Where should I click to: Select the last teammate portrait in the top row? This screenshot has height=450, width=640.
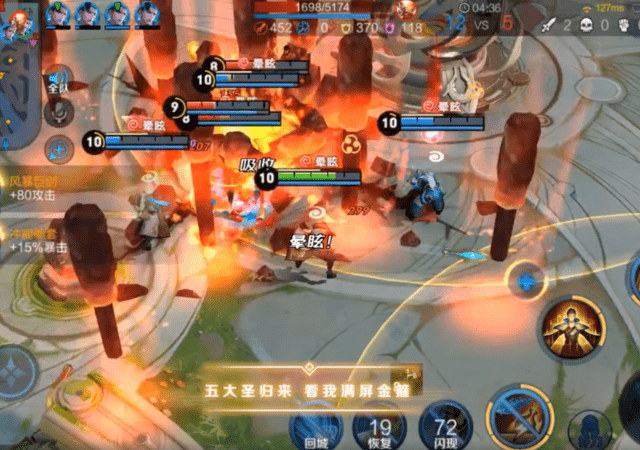pyautogui.click(x=147, y=14)
